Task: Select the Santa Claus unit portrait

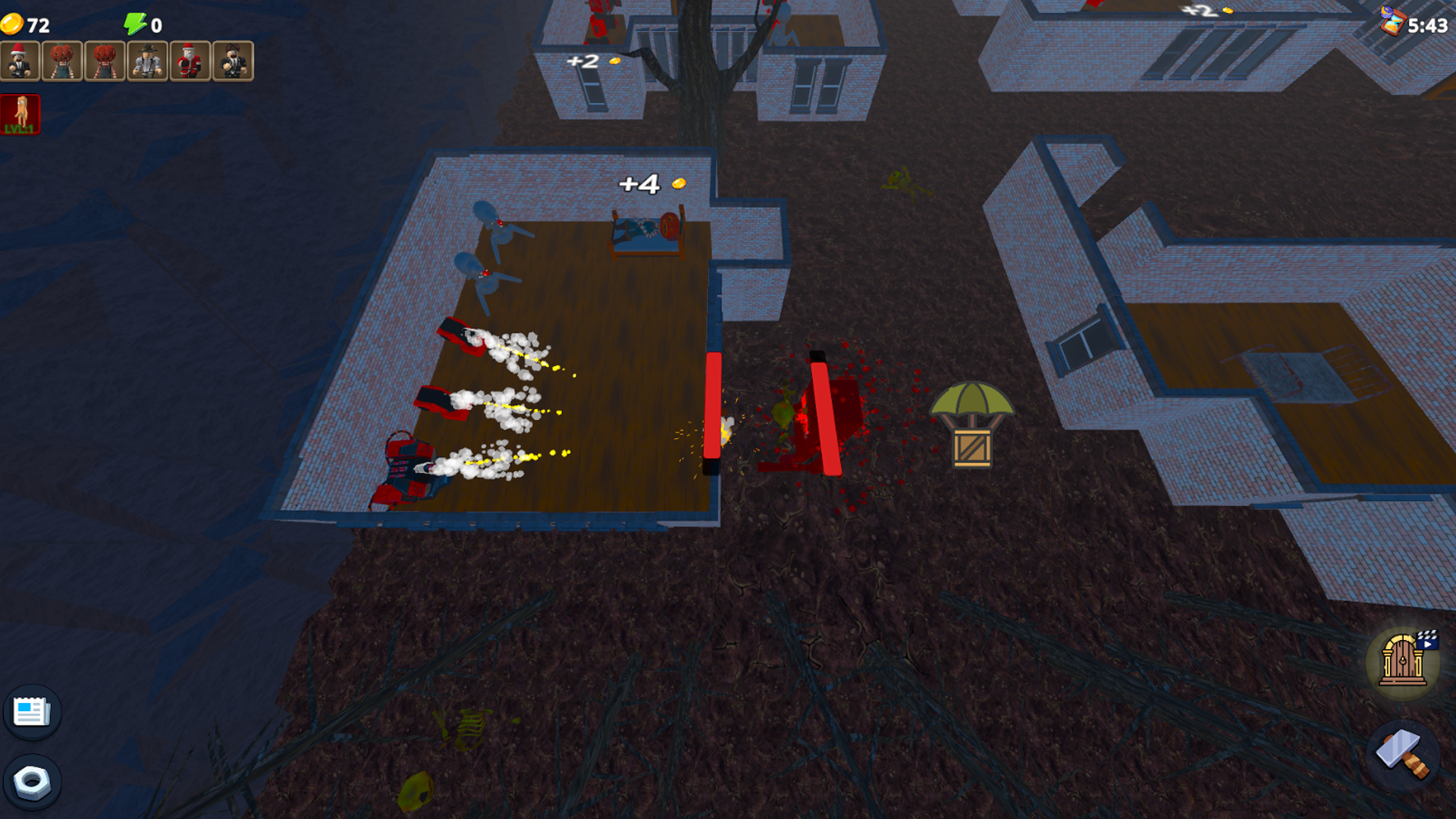Action: coord(190,61)
